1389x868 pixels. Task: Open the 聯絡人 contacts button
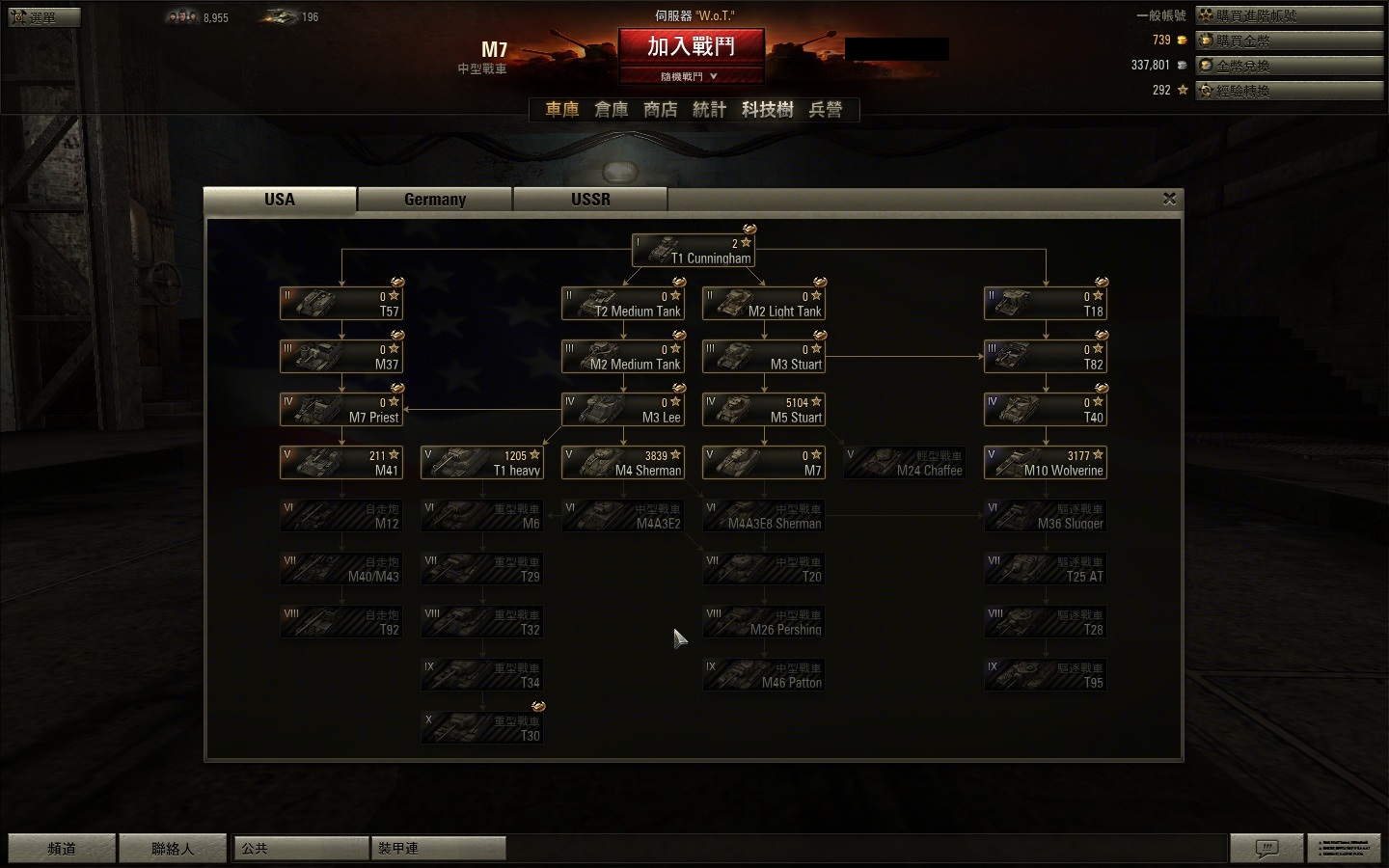point(173,849)
